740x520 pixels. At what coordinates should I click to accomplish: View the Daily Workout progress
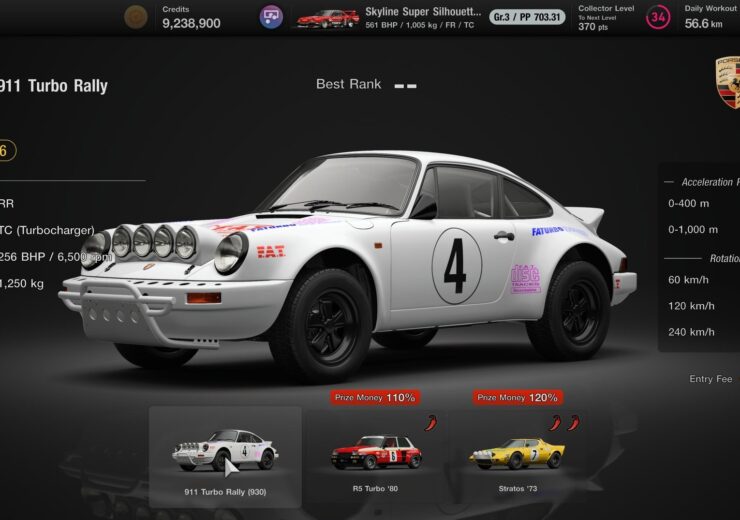point(710,17)
